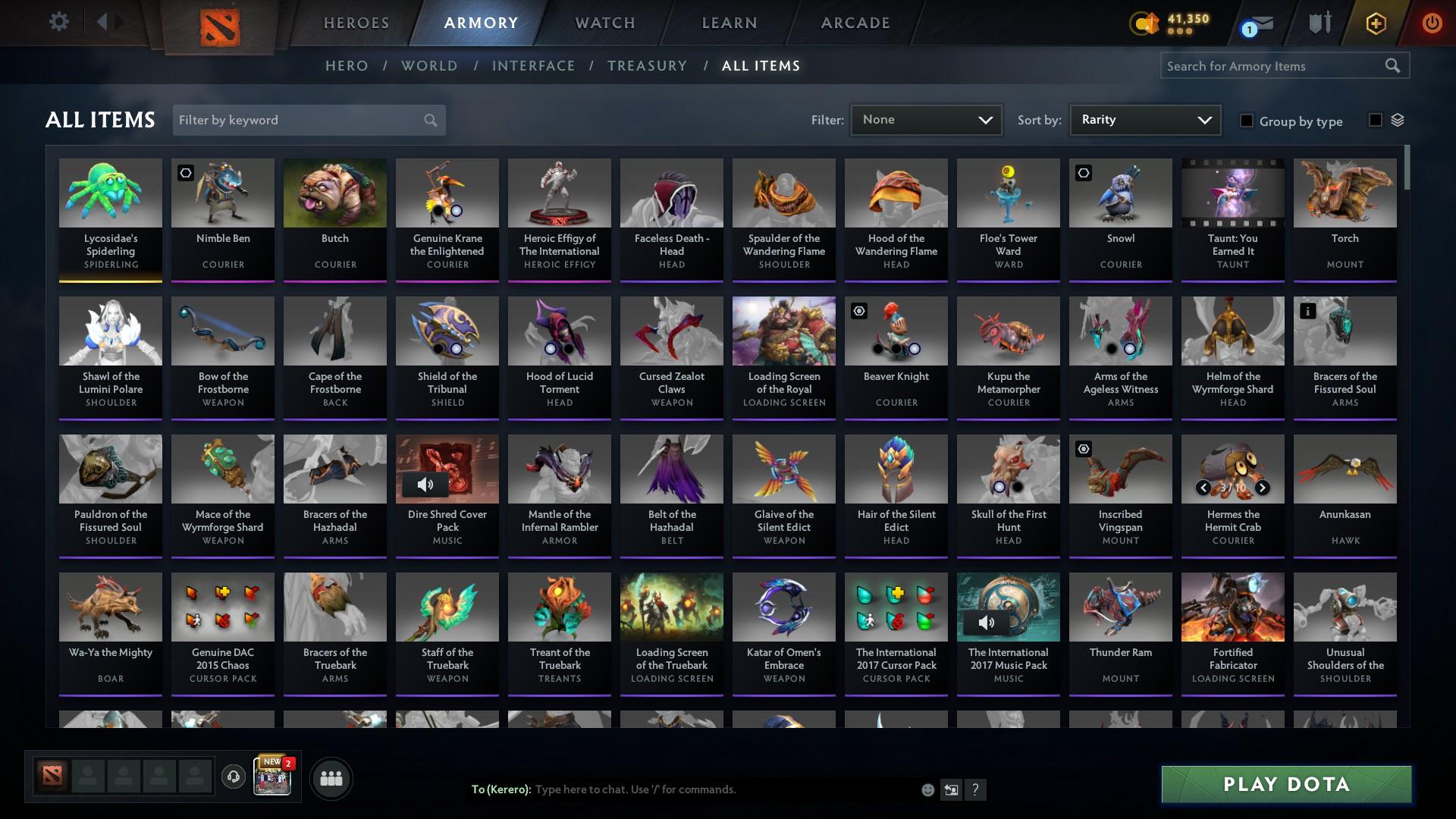The height and width of the screenshot is (819, 1456).
Task: Open the emoji picker beside chat
Action: [x=927, y=789]
